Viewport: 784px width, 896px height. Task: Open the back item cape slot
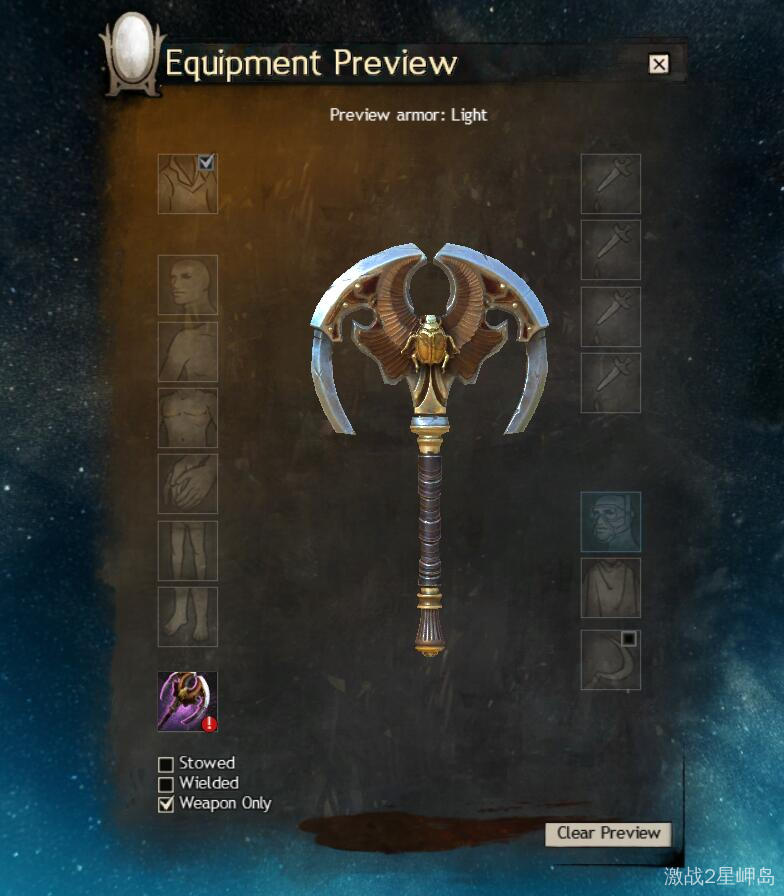[611, 587]
